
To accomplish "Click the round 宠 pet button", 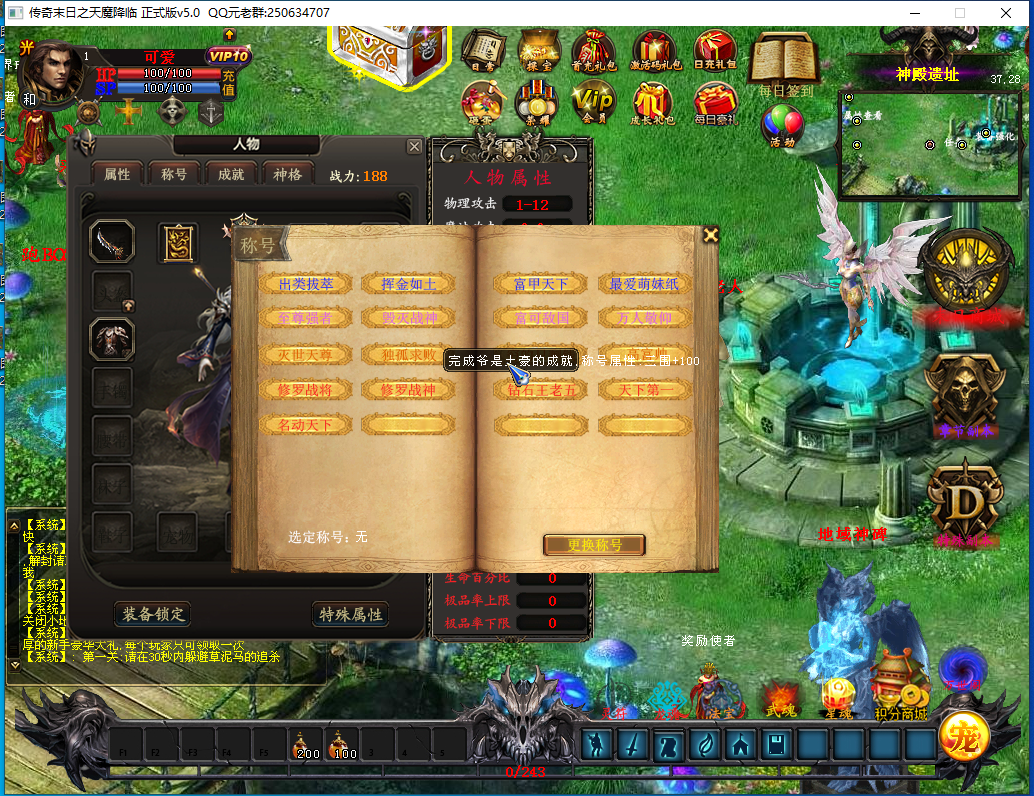I will [x=964, y=740].
